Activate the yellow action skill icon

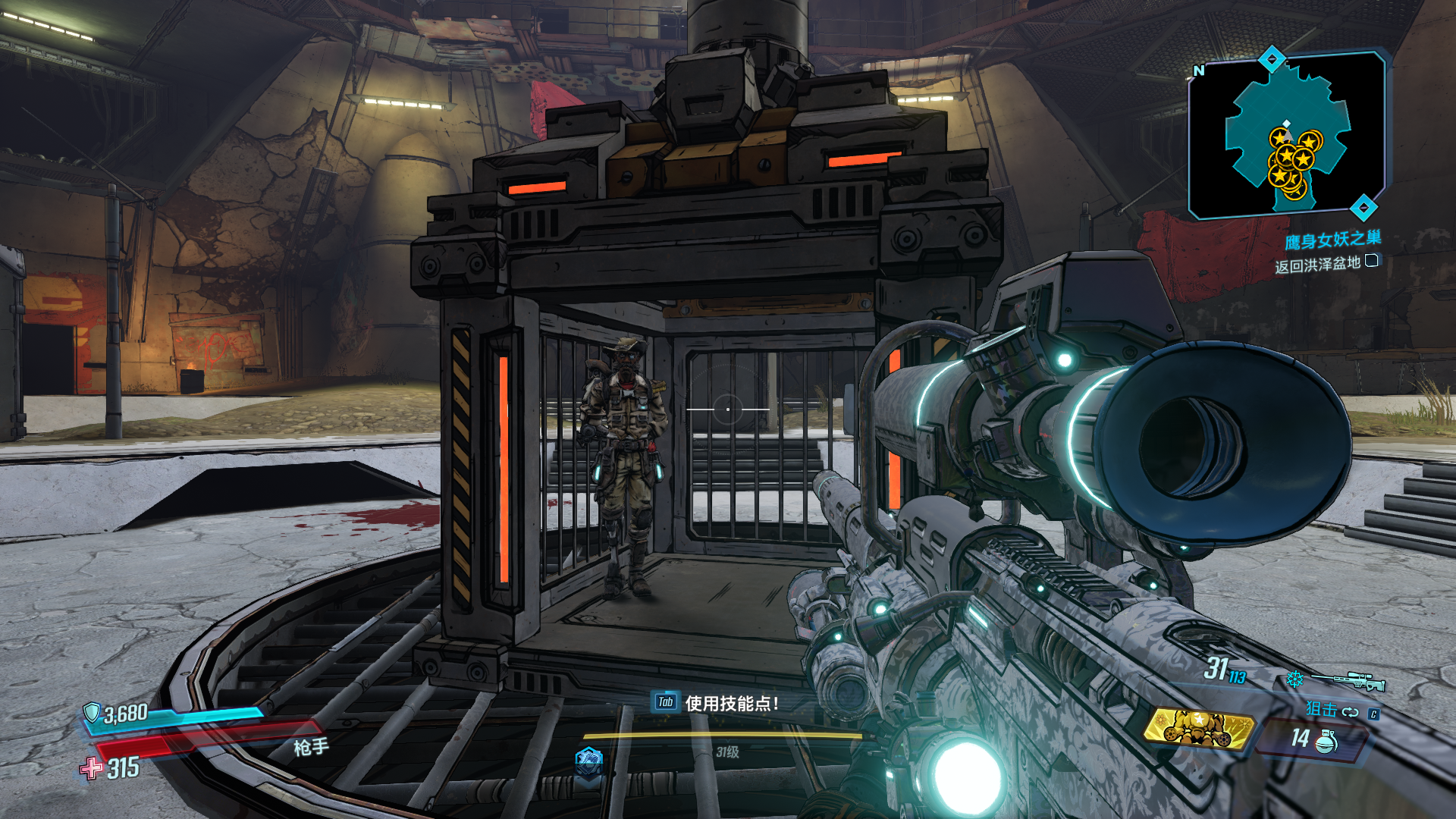point(1198,729)
